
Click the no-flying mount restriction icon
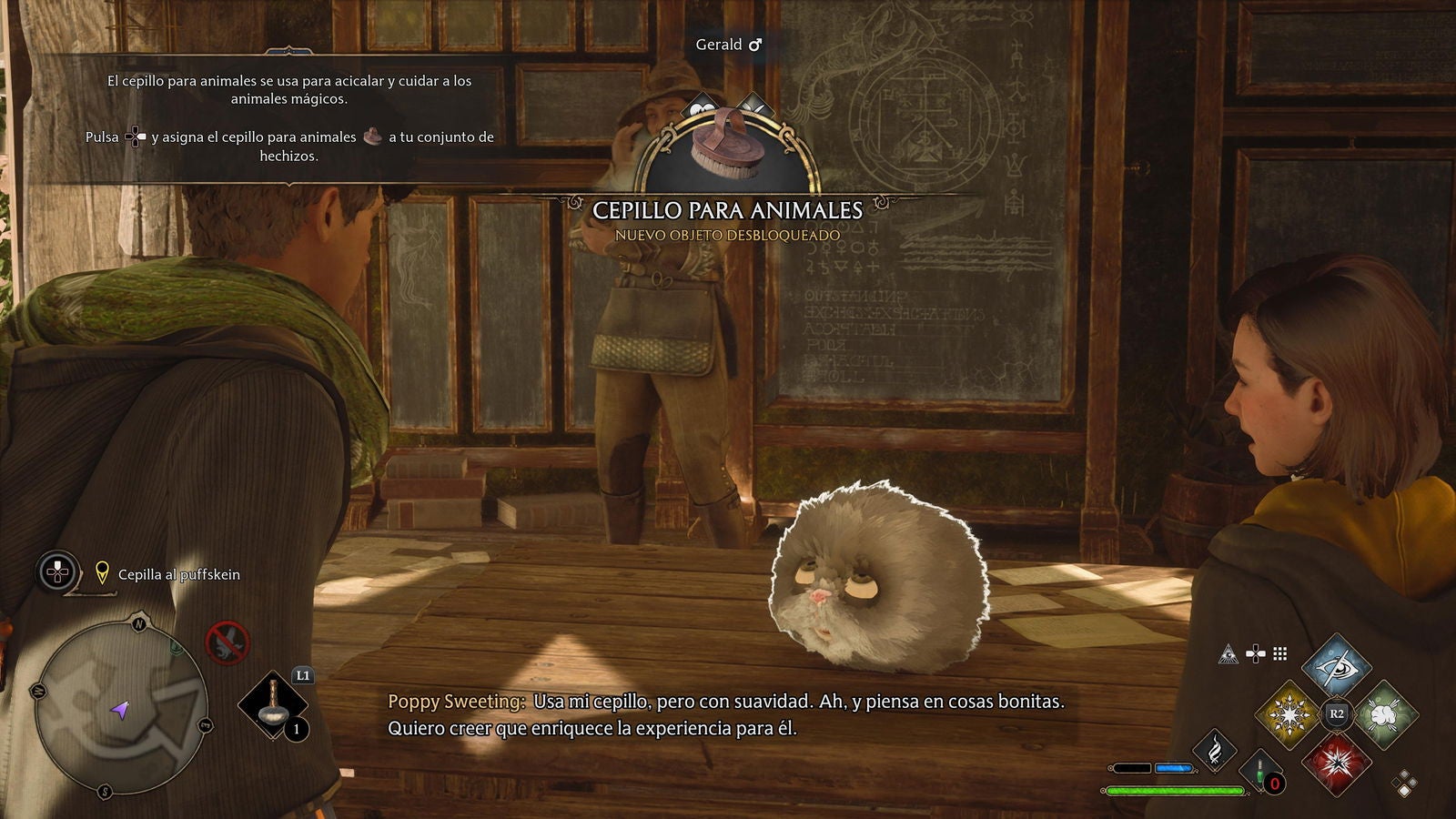coord(227,641)
